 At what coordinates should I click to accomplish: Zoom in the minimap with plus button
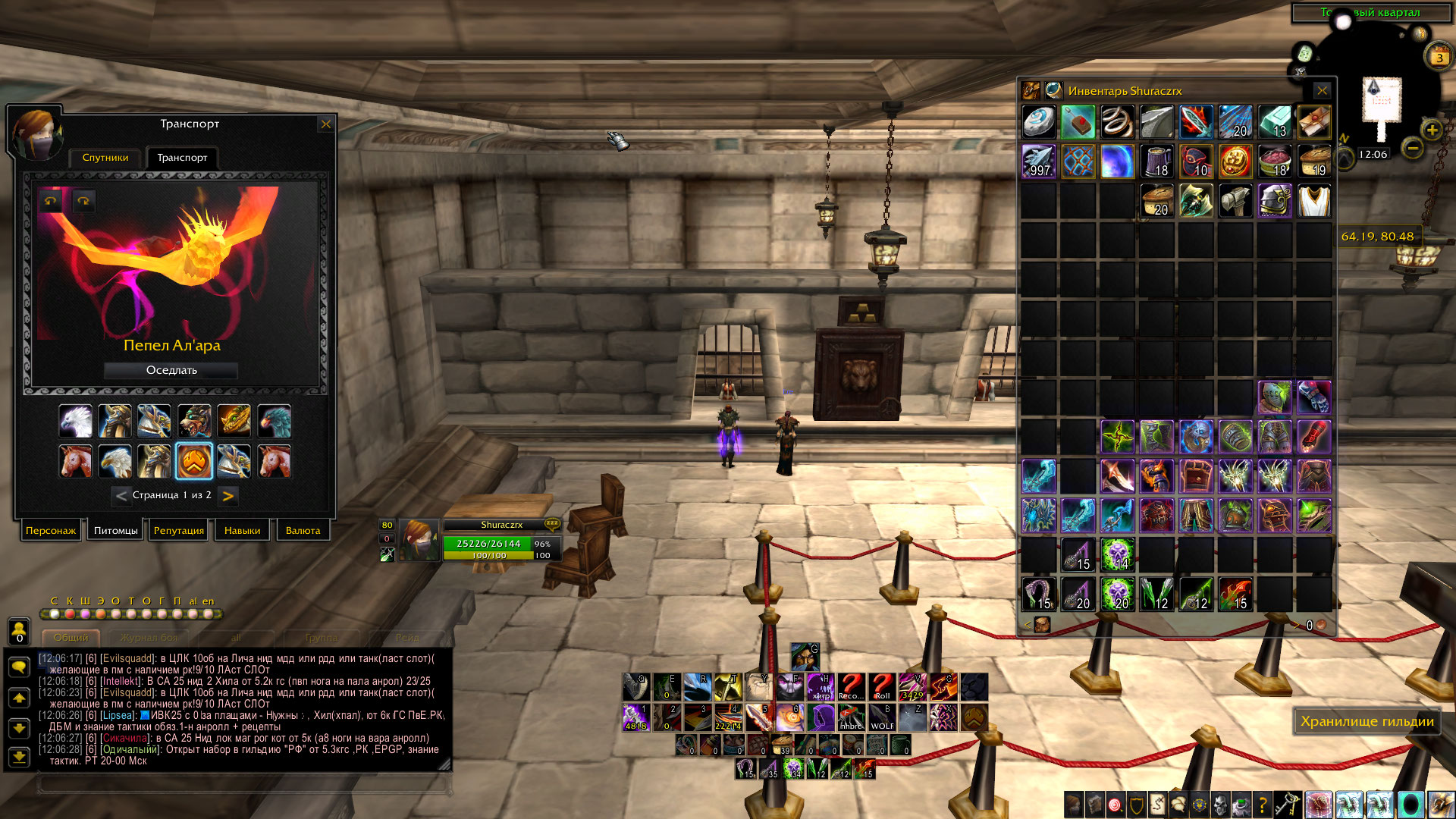[x=1431, y=130]
